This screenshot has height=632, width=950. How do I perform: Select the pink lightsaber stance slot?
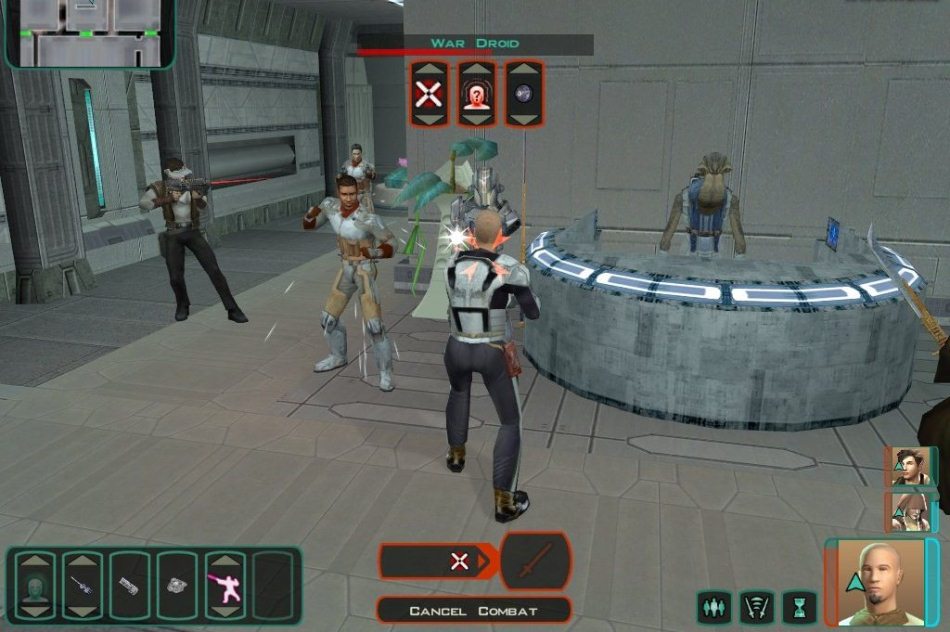pos(224,584)
